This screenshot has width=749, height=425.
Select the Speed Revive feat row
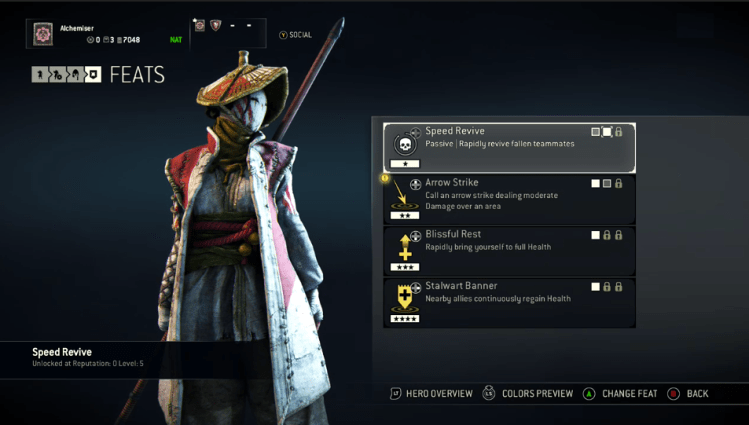click(509, 147)
